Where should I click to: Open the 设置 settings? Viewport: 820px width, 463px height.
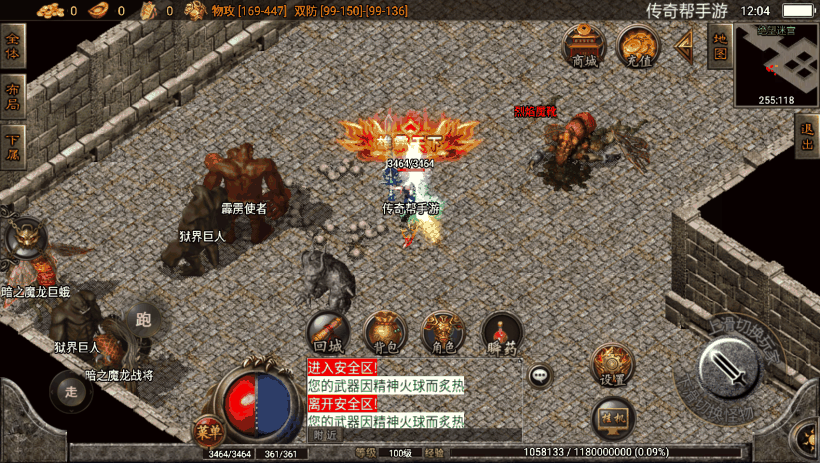click(612, 365)
